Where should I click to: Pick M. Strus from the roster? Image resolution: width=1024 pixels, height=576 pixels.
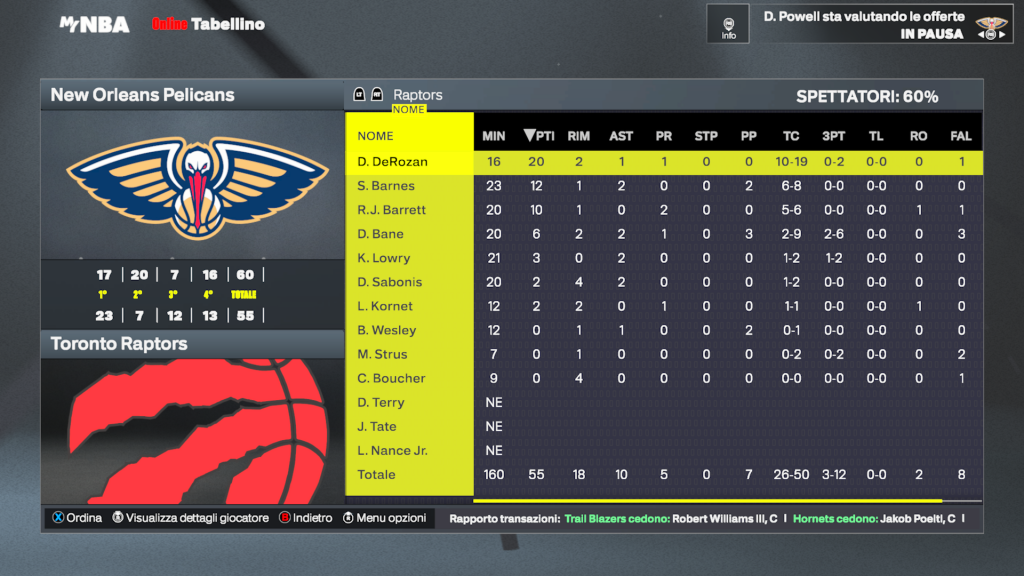[383, 354]
